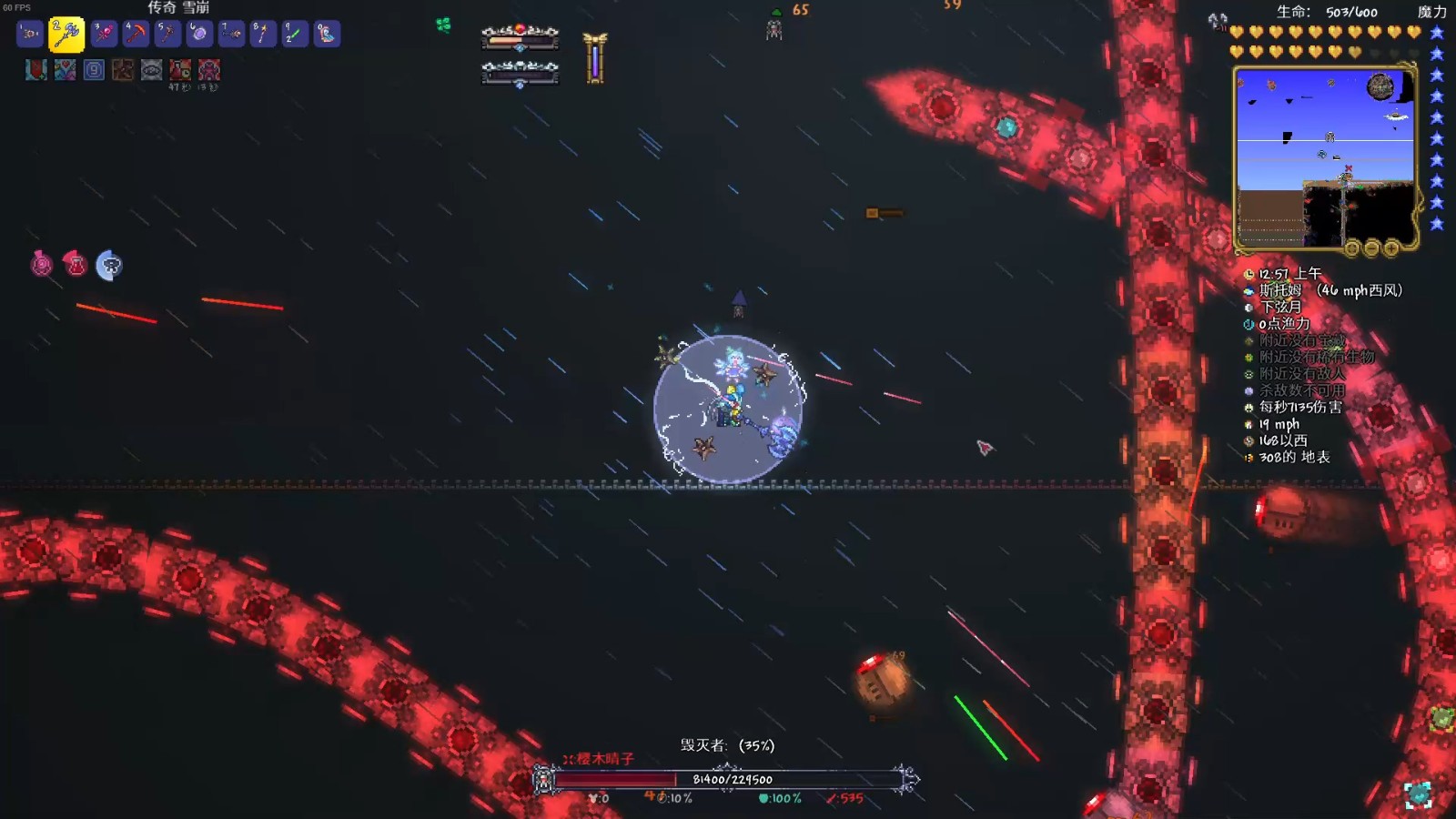Choose the pink staff in slot 3

104,34
